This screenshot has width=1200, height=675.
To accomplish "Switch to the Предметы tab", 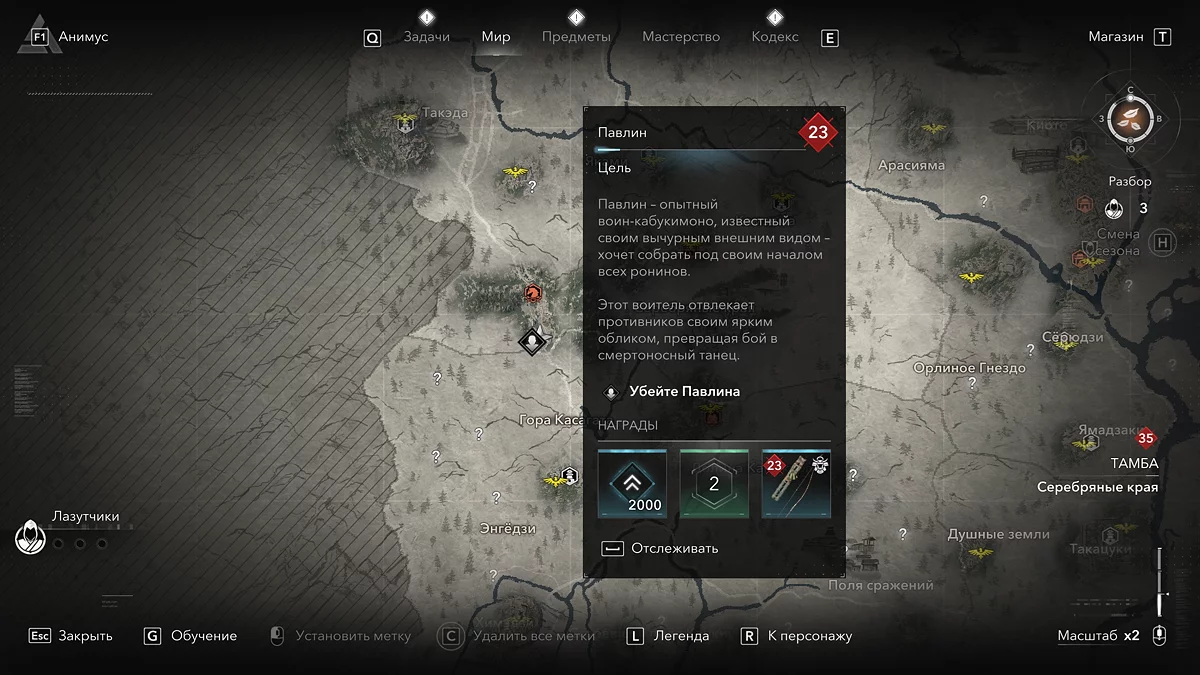I will pos(576,37).
